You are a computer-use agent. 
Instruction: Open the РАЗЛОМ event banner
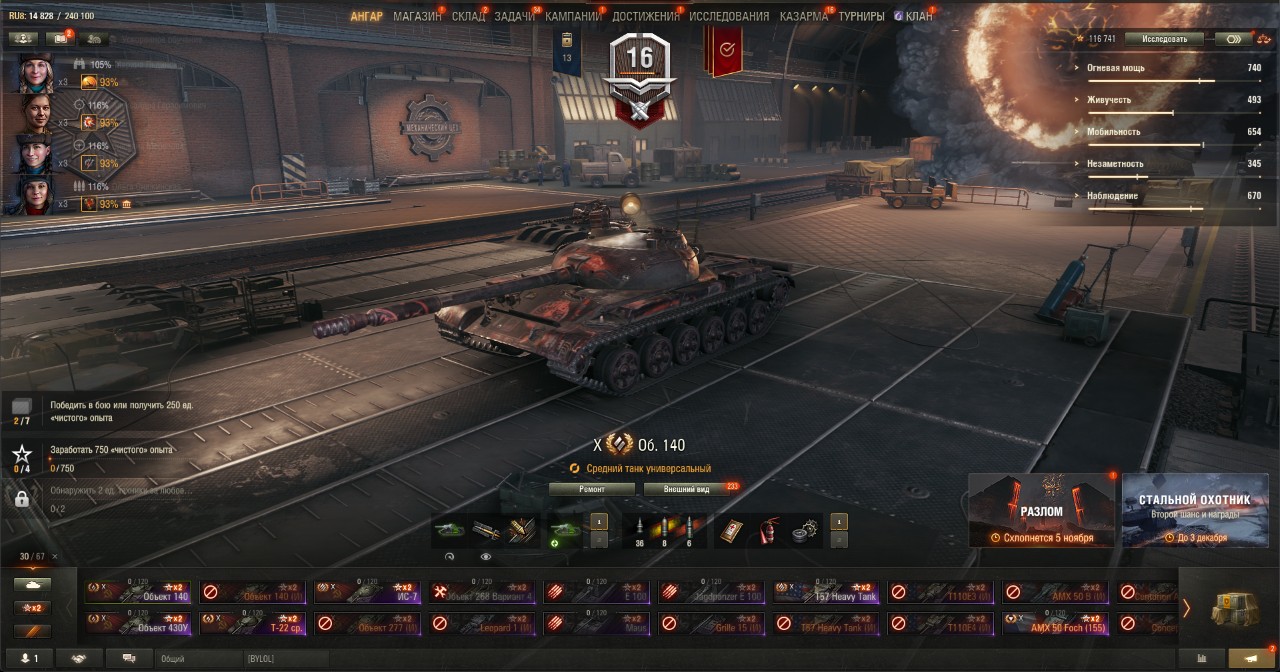point(1041,510)
